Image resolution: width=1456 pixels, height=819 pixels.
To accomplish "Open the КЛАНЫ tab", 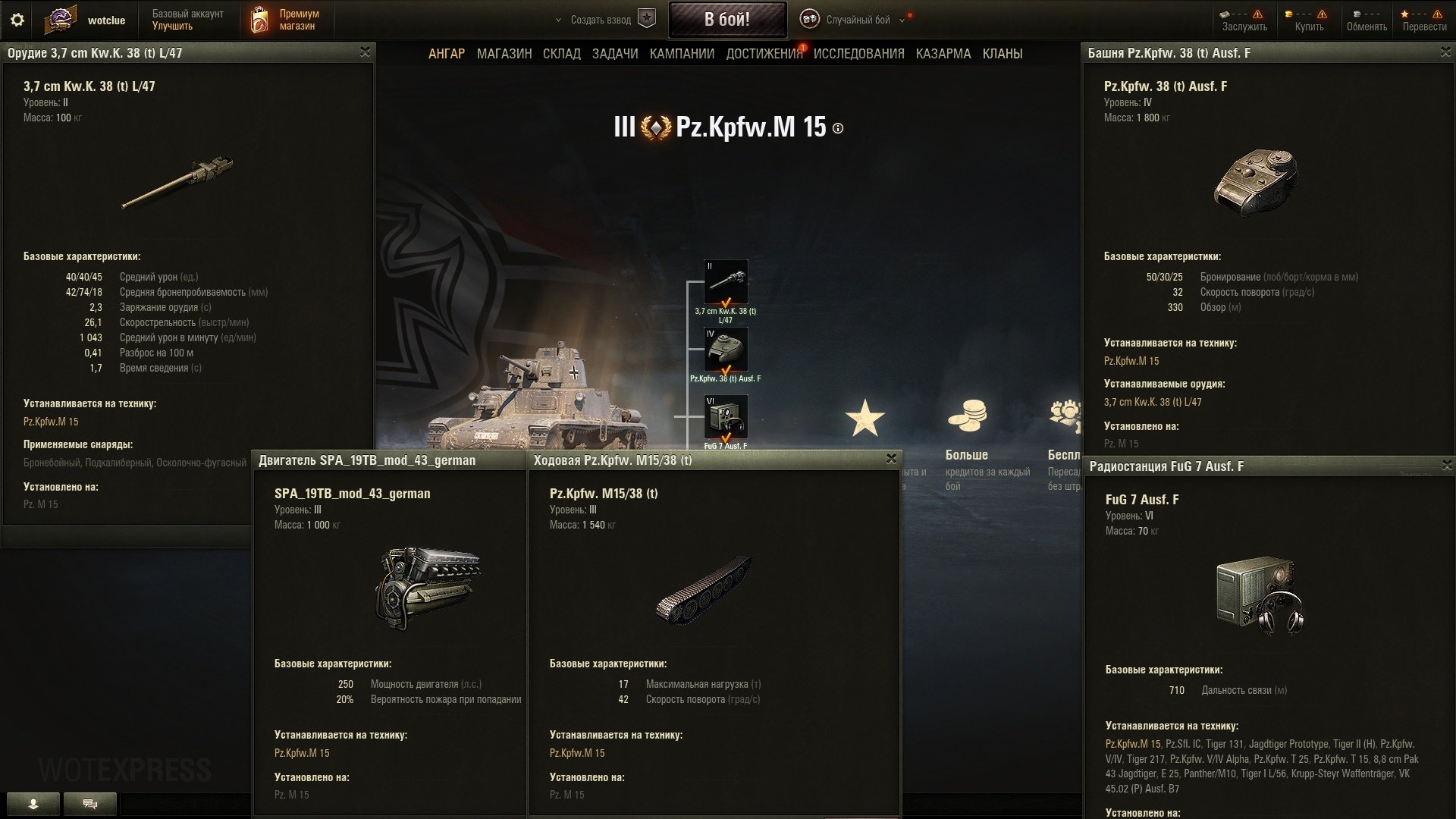I will tap(1003, 54).
